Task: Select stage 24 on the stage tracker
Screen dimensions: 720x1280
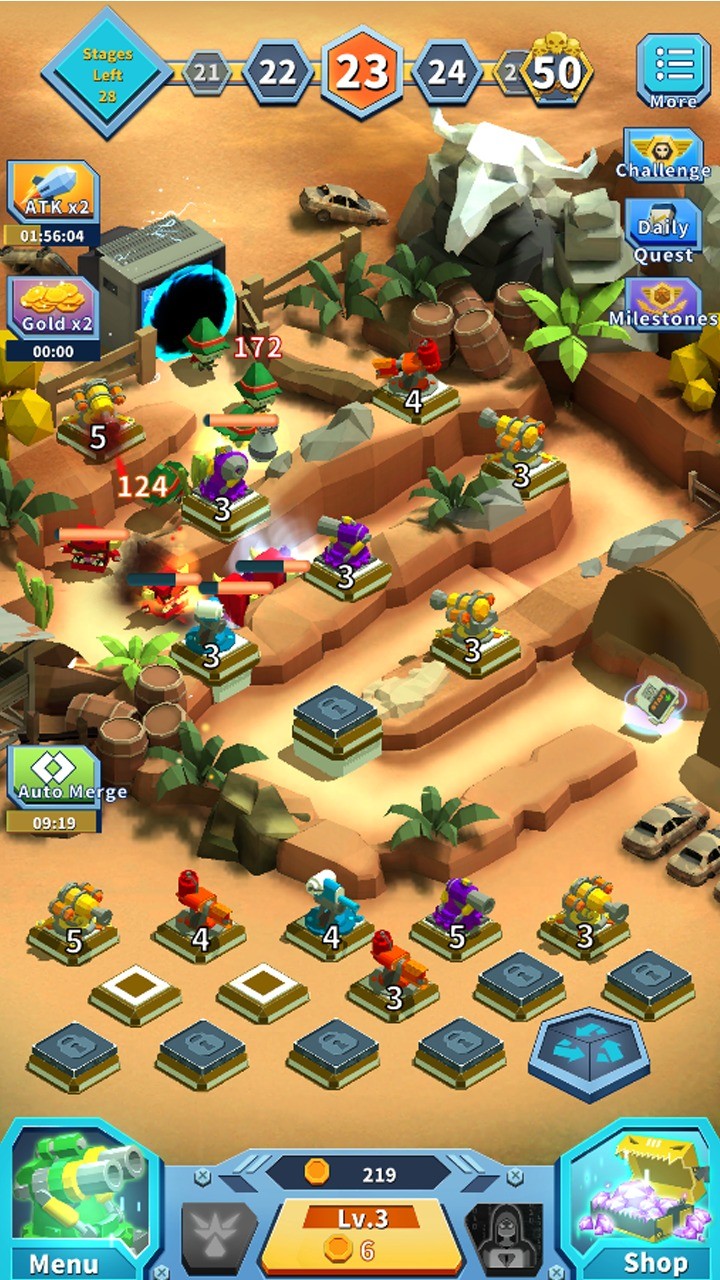Action: point(447,72)
